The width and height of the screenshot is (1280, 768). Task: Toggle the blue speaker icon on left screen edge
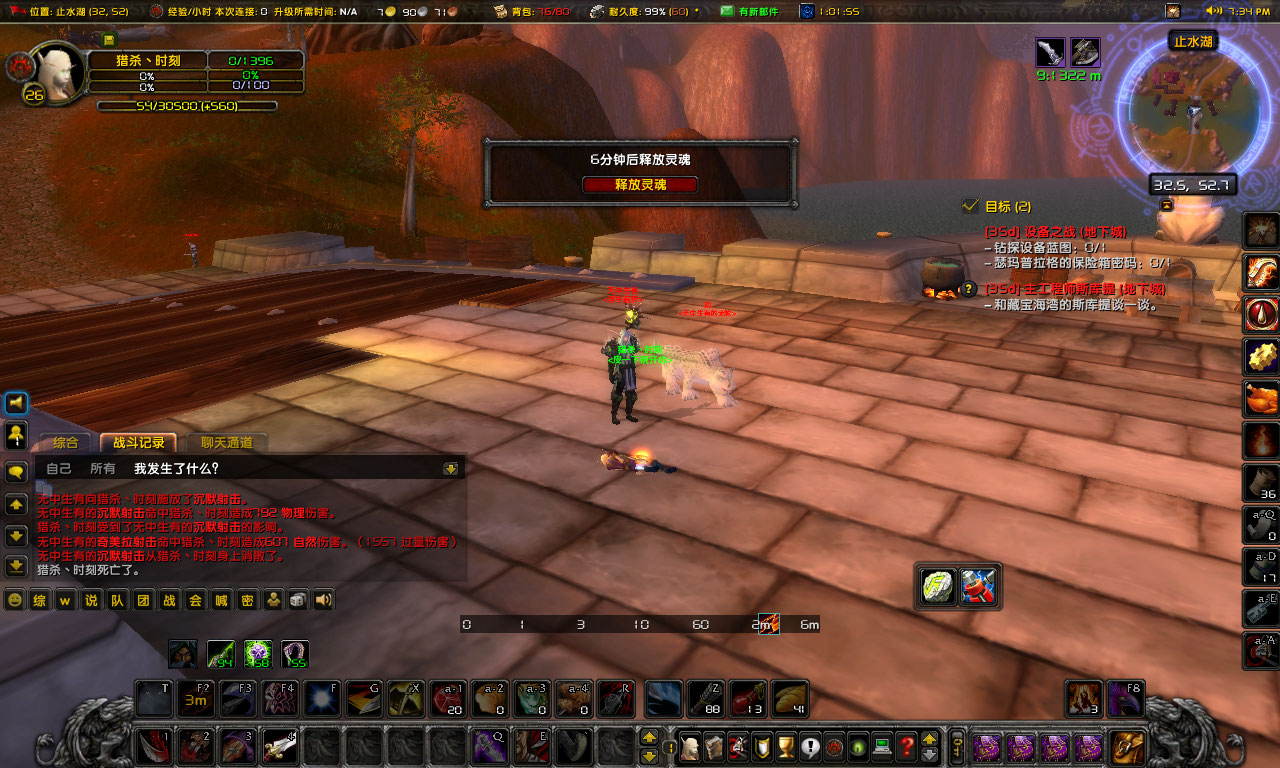(x=14, y=403)
